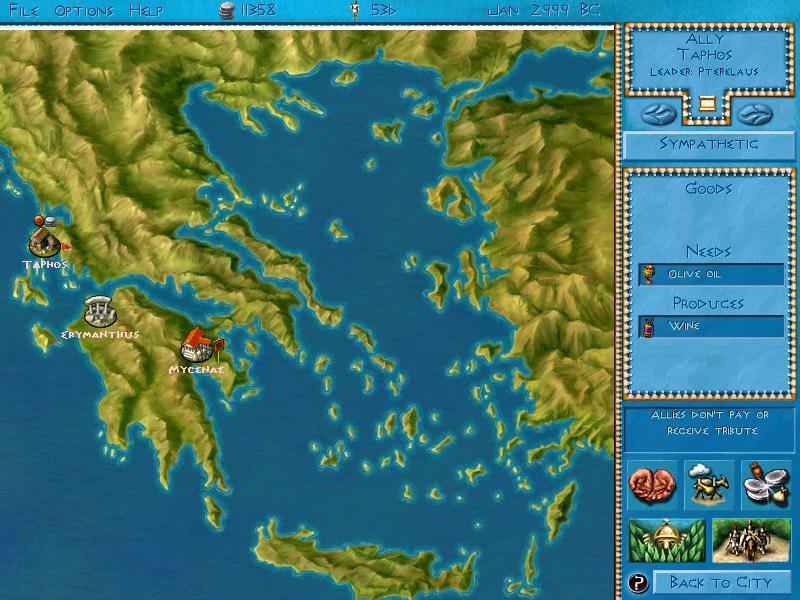Click the round help button beside Back to City
Screen dimensions: 800x600
[637, 582]
